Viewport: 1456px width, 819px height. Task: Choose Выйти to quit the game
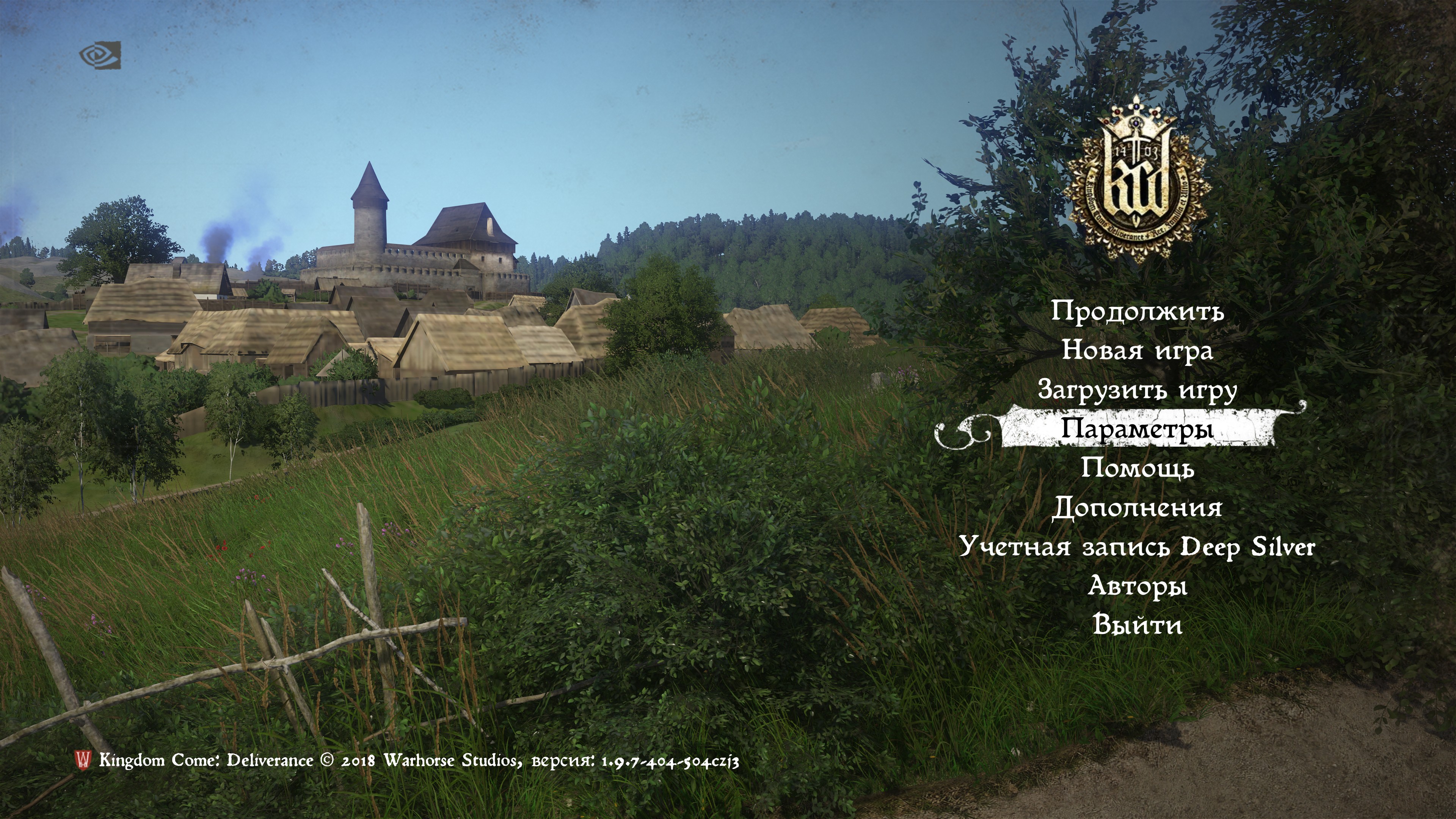tap(1137, 625)
